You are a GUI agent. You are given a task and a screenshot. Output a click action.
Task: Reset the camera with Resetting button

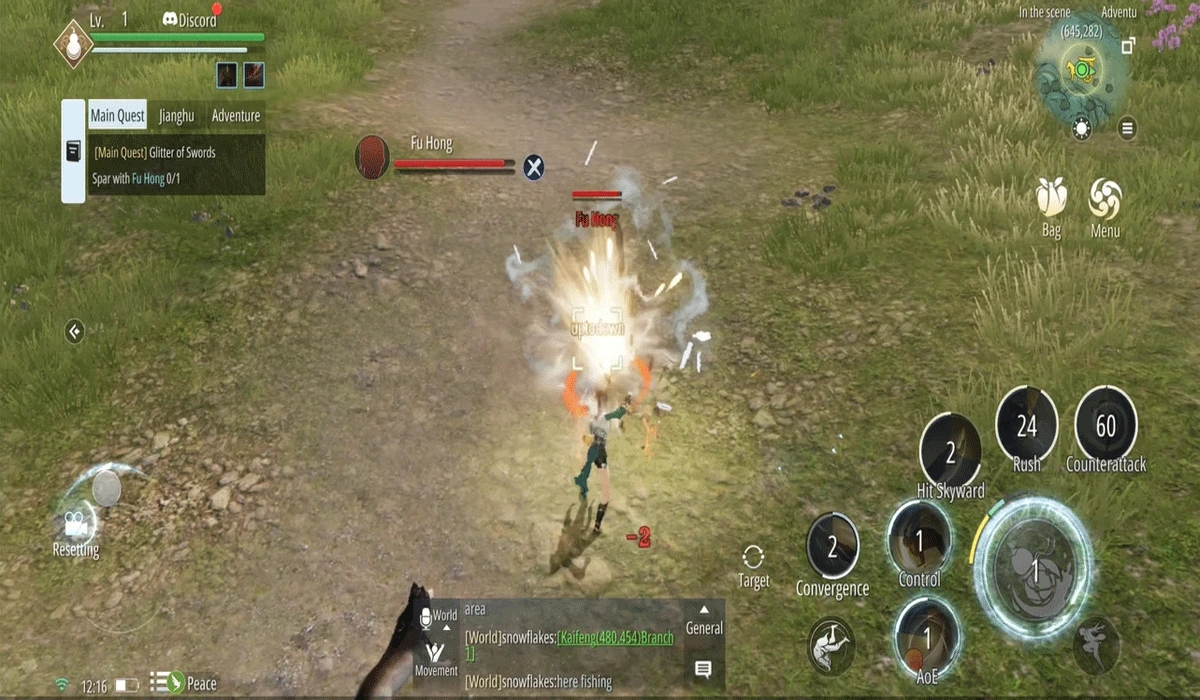pos(76,524)
